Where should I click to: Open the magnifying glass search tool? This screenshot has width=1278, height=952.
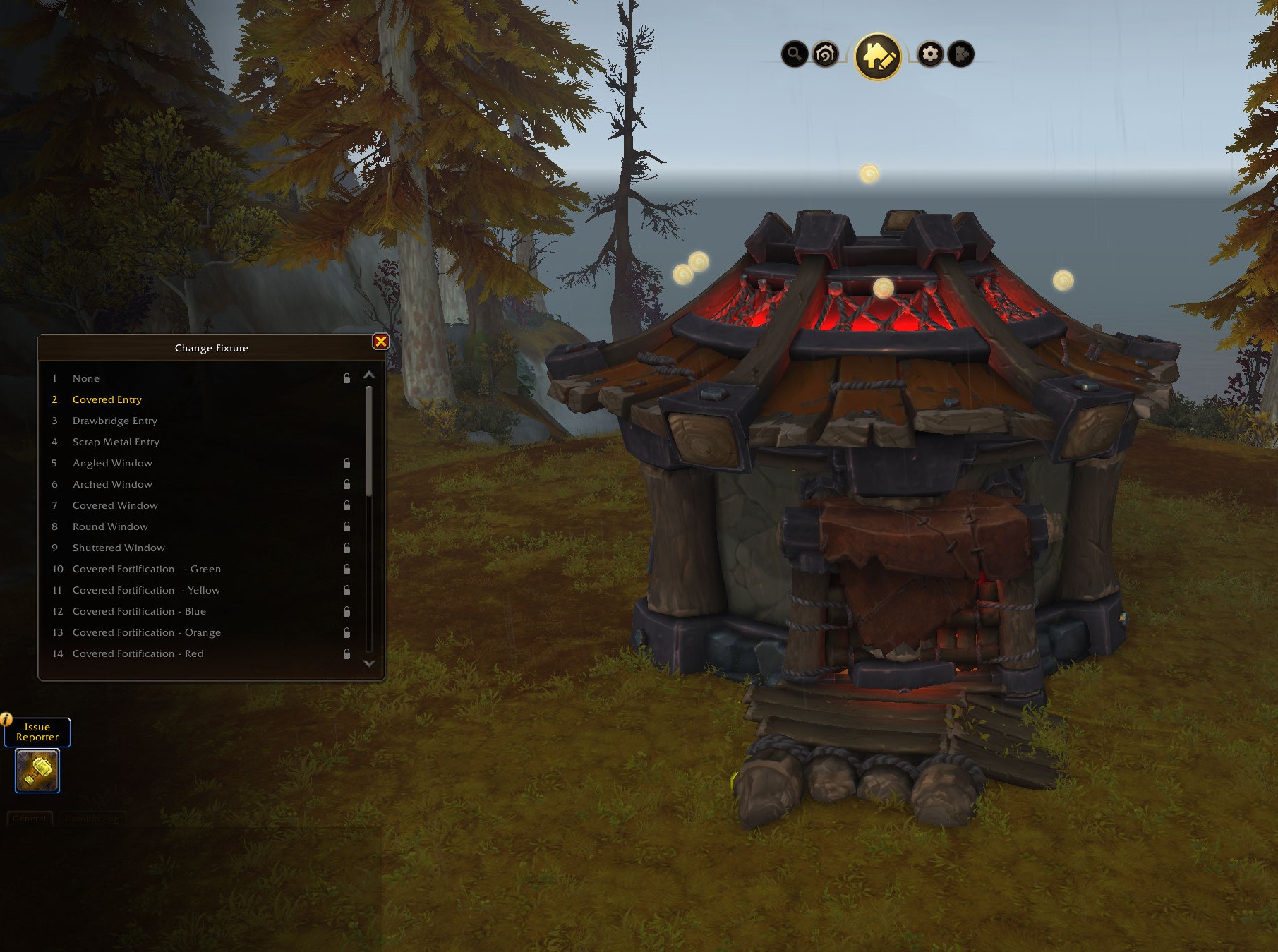pos(795,54)
